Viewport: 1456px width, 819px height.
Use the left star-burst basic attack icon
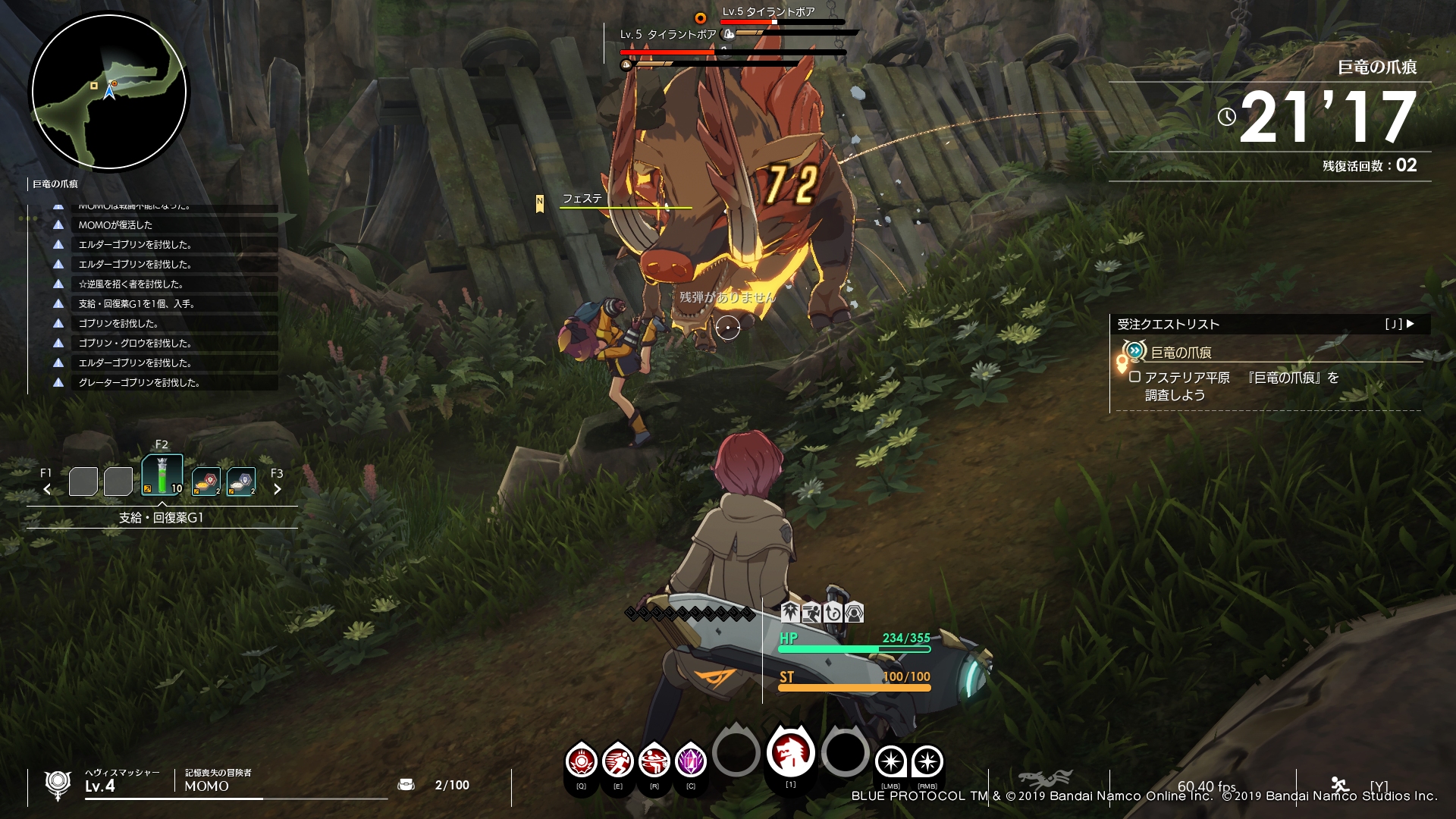891,761
